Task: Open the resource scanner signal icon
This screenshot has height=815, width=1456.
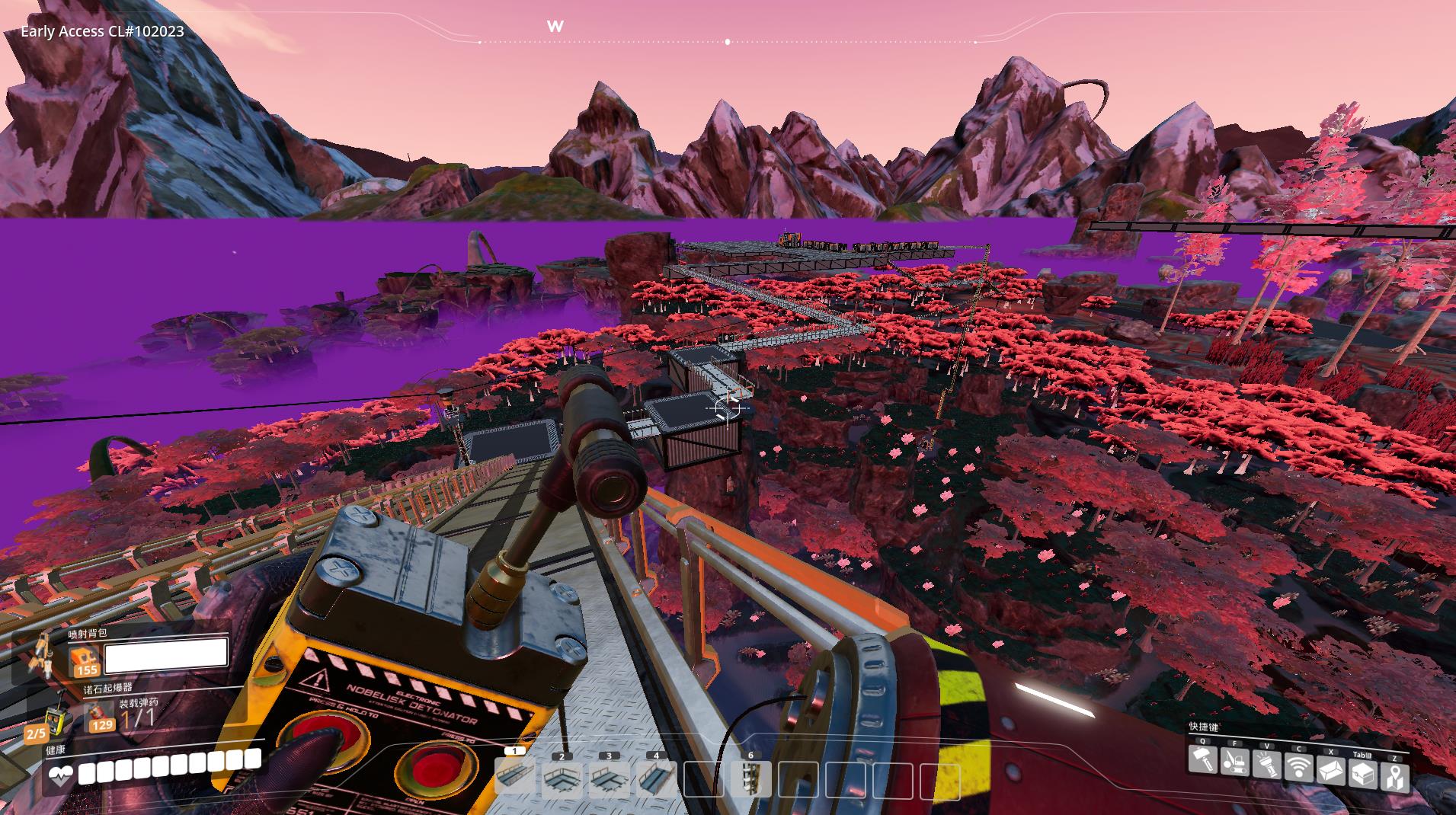Action: point(1299,765)
